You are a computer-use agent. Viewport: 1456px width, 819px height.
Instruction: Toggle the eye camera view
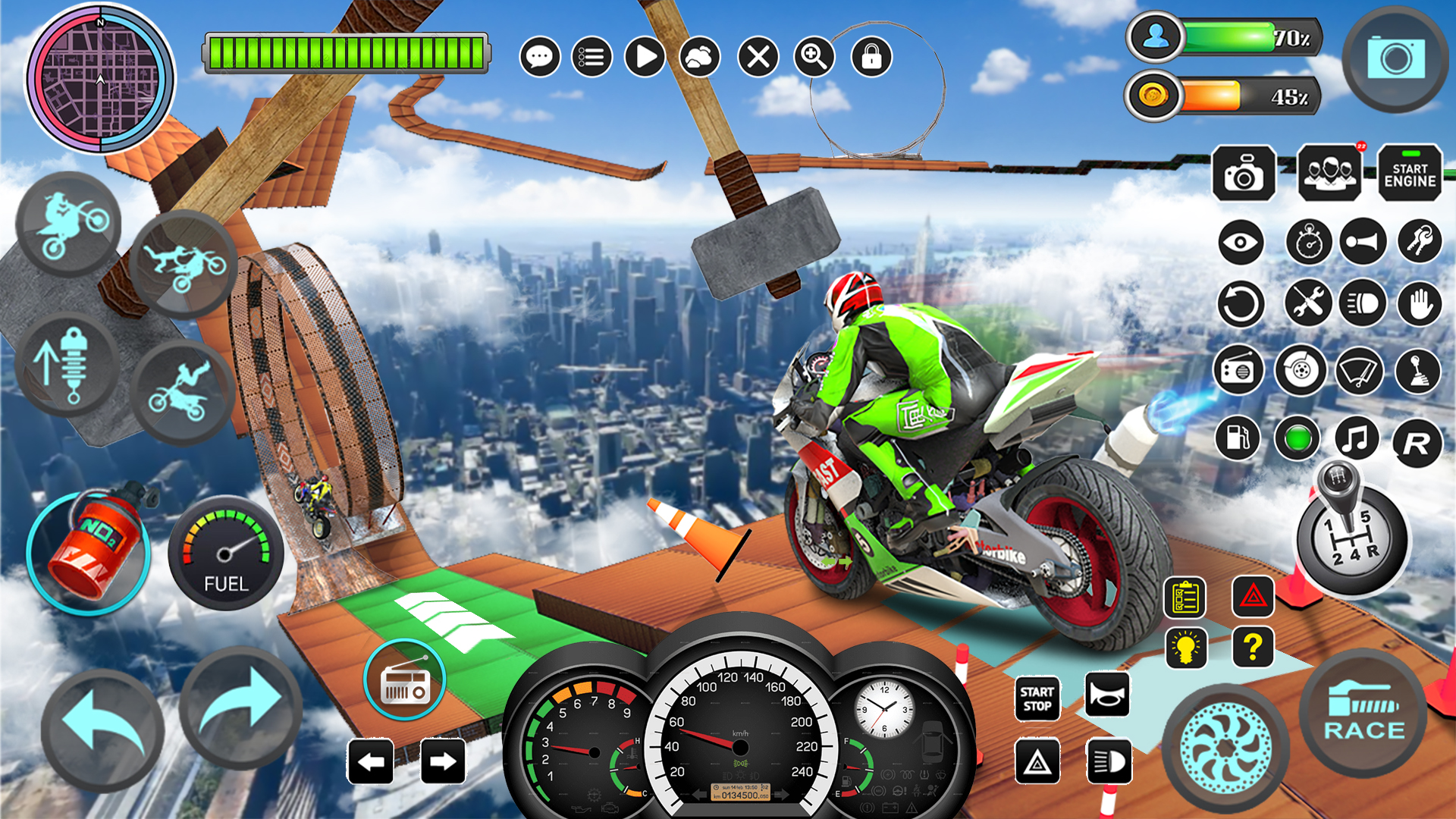point(1241,241)
